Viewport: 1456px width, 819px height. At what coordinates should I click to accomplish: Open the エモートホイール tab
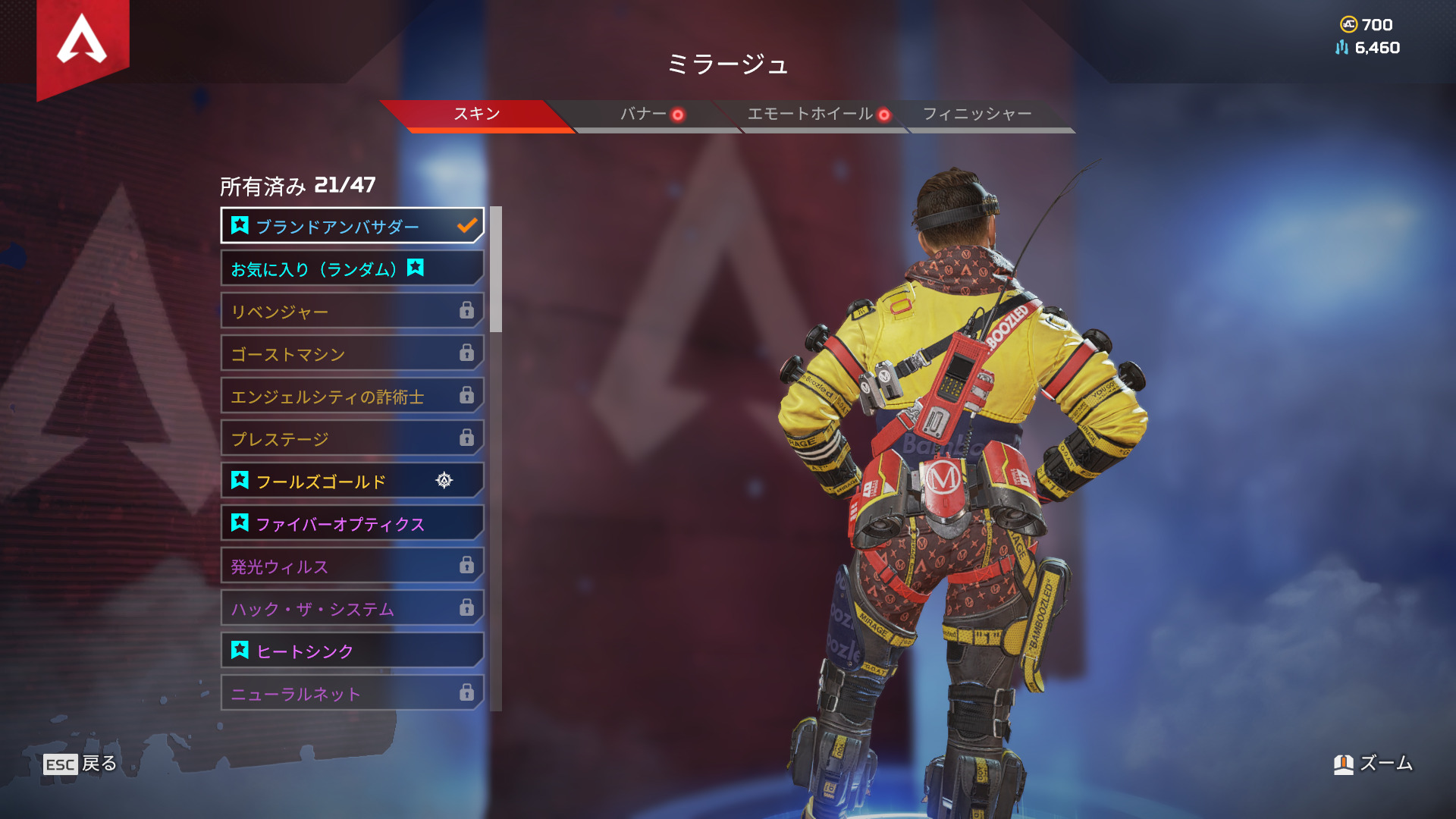809,114
